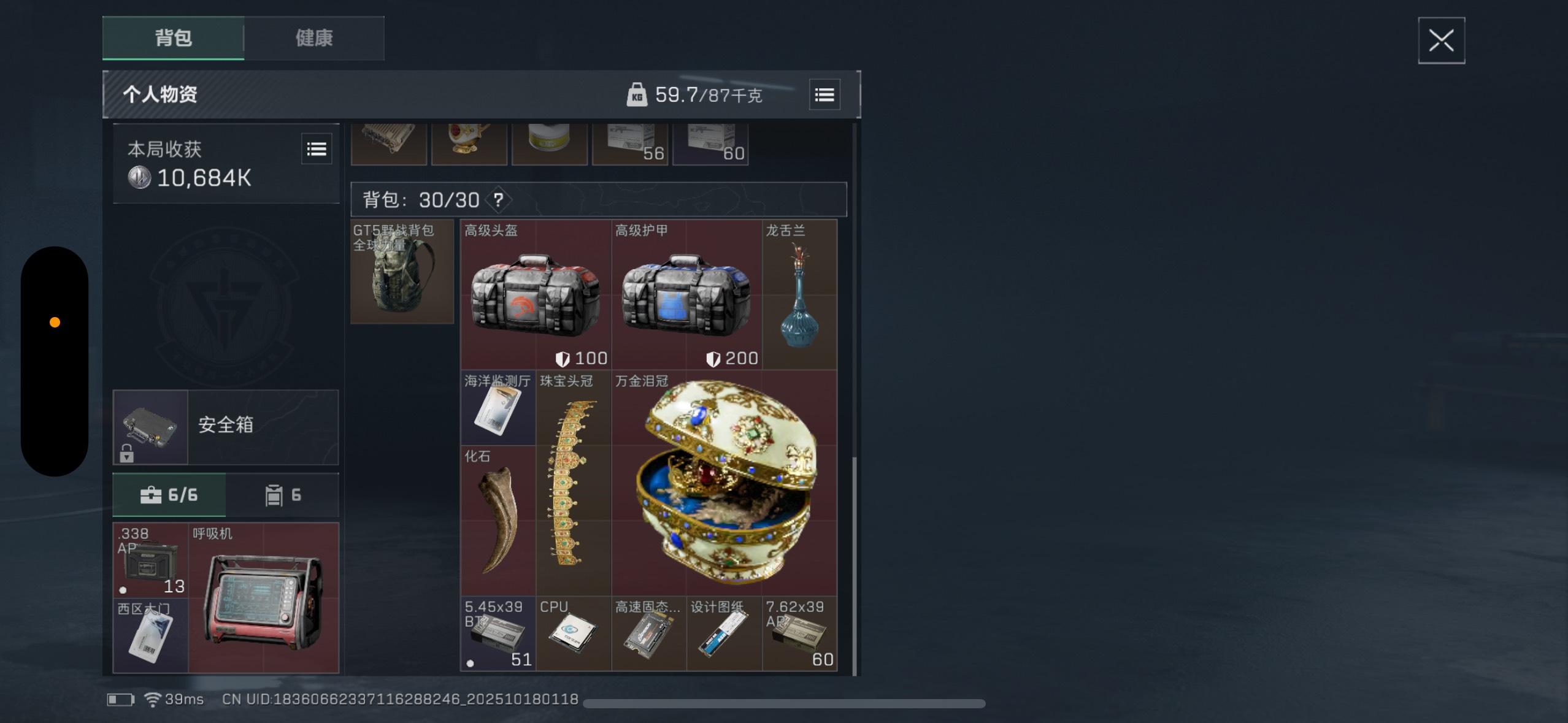Switch to the pocket tab showing 6
Viewport: 1568px width, 723px height.
coord(282,495)
